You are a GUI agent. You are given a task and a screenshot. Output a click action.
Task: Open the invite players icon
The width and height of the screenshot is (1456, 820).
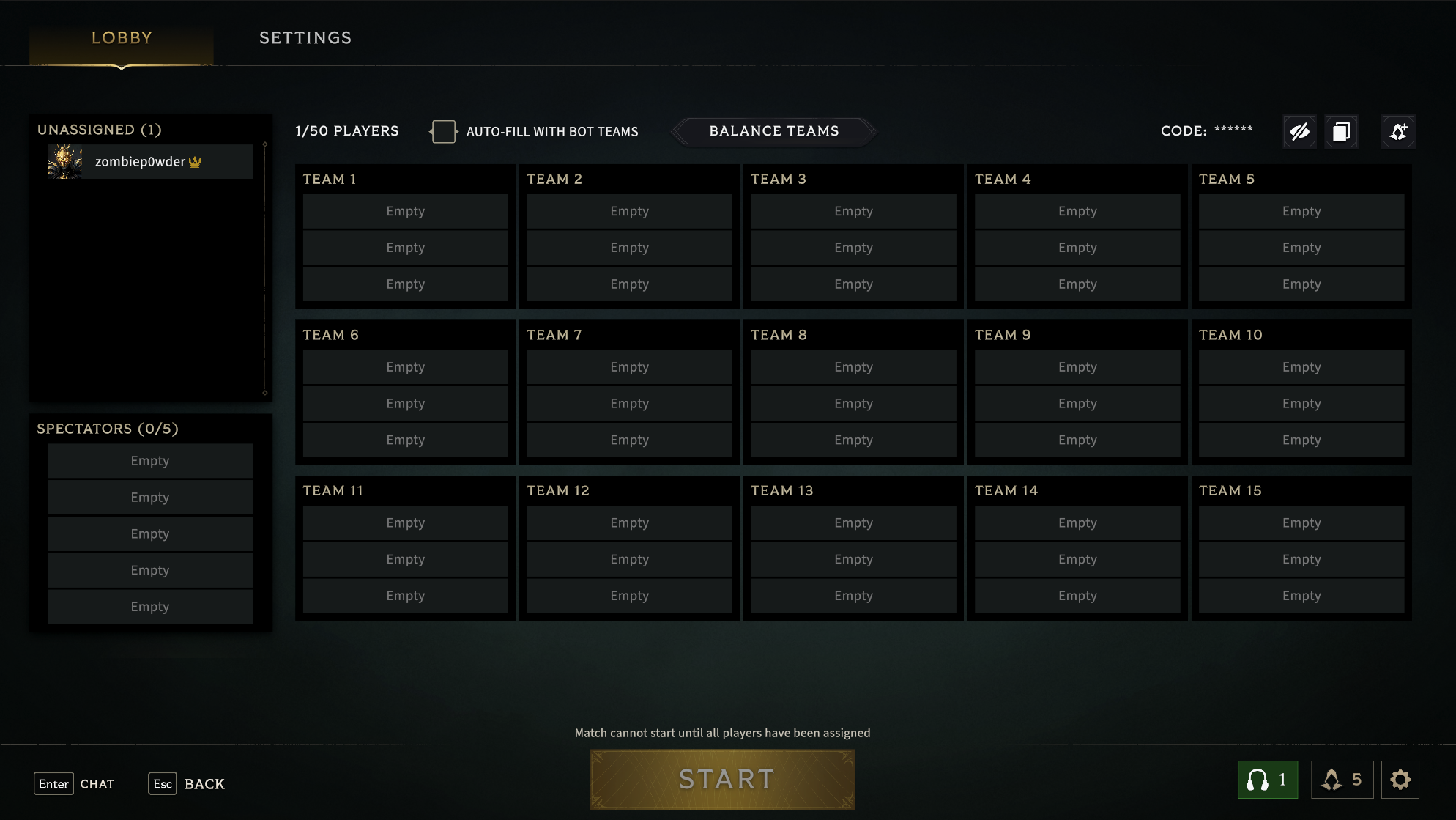click(x=1398, y=132)
